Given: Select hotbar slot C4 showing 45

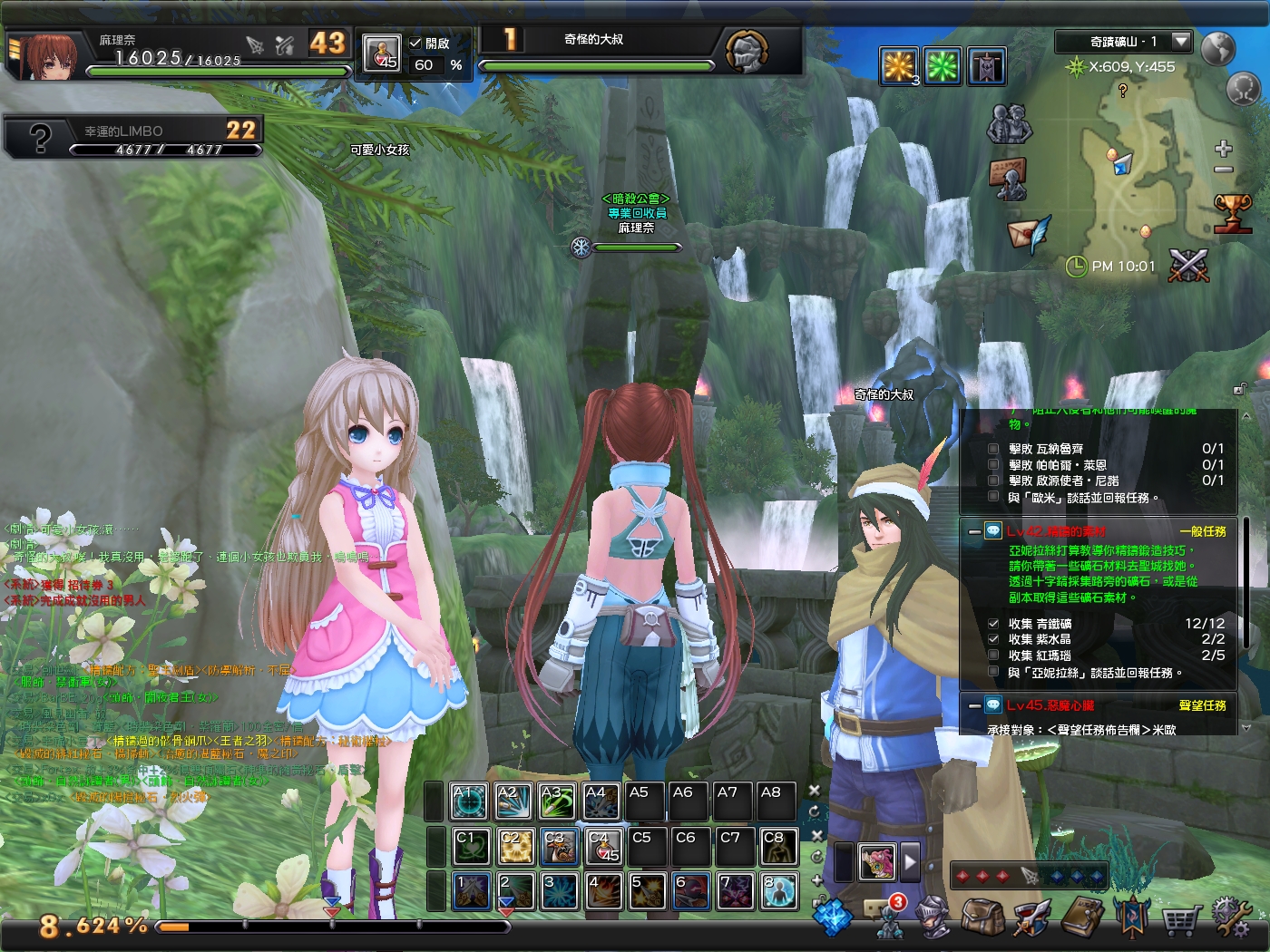Looking at the screenshot, I should pyautogui.click(x=602, y=847).
